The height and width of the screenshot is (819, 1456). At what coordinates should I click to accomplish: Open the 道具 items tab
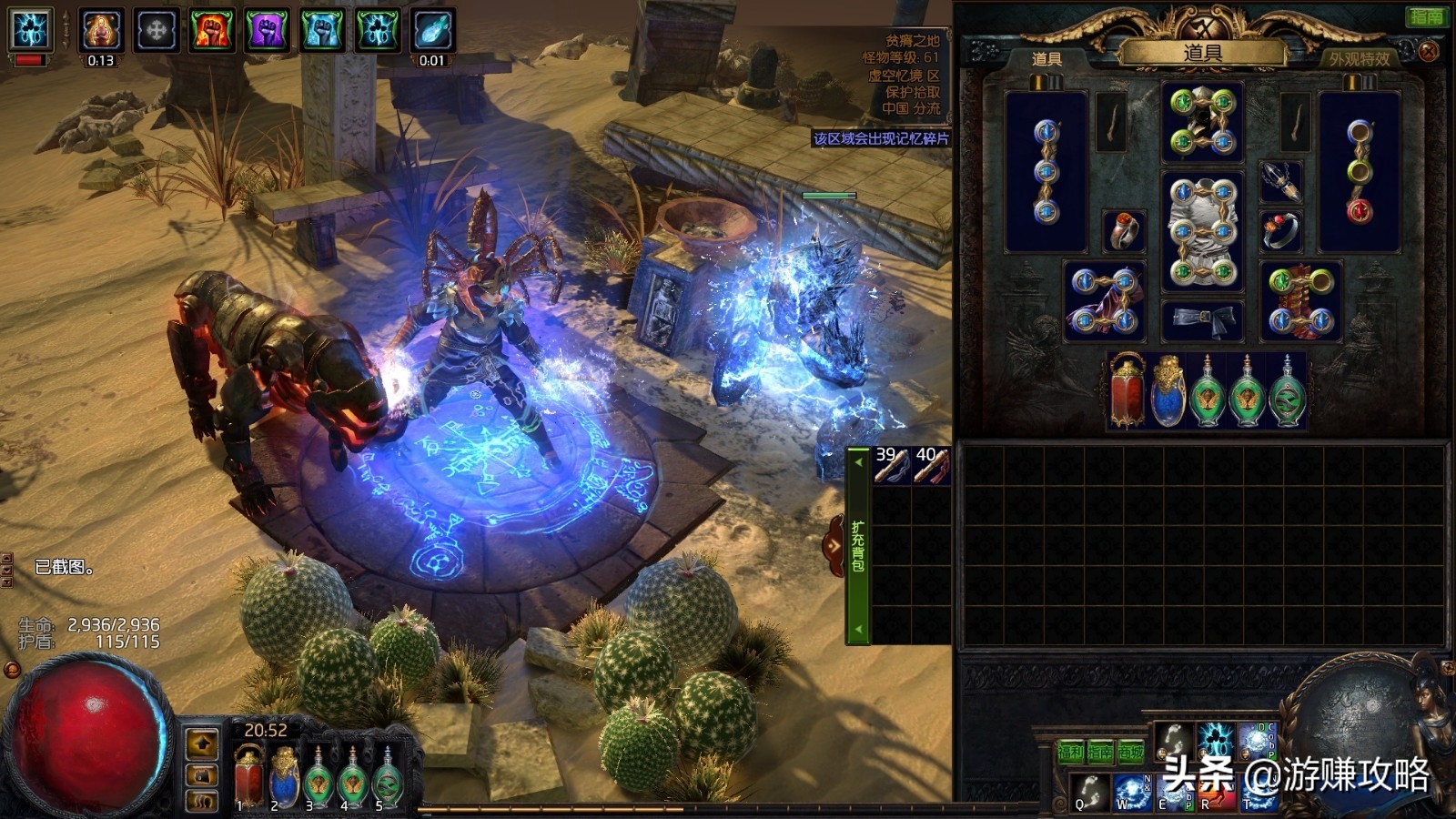1046,59
